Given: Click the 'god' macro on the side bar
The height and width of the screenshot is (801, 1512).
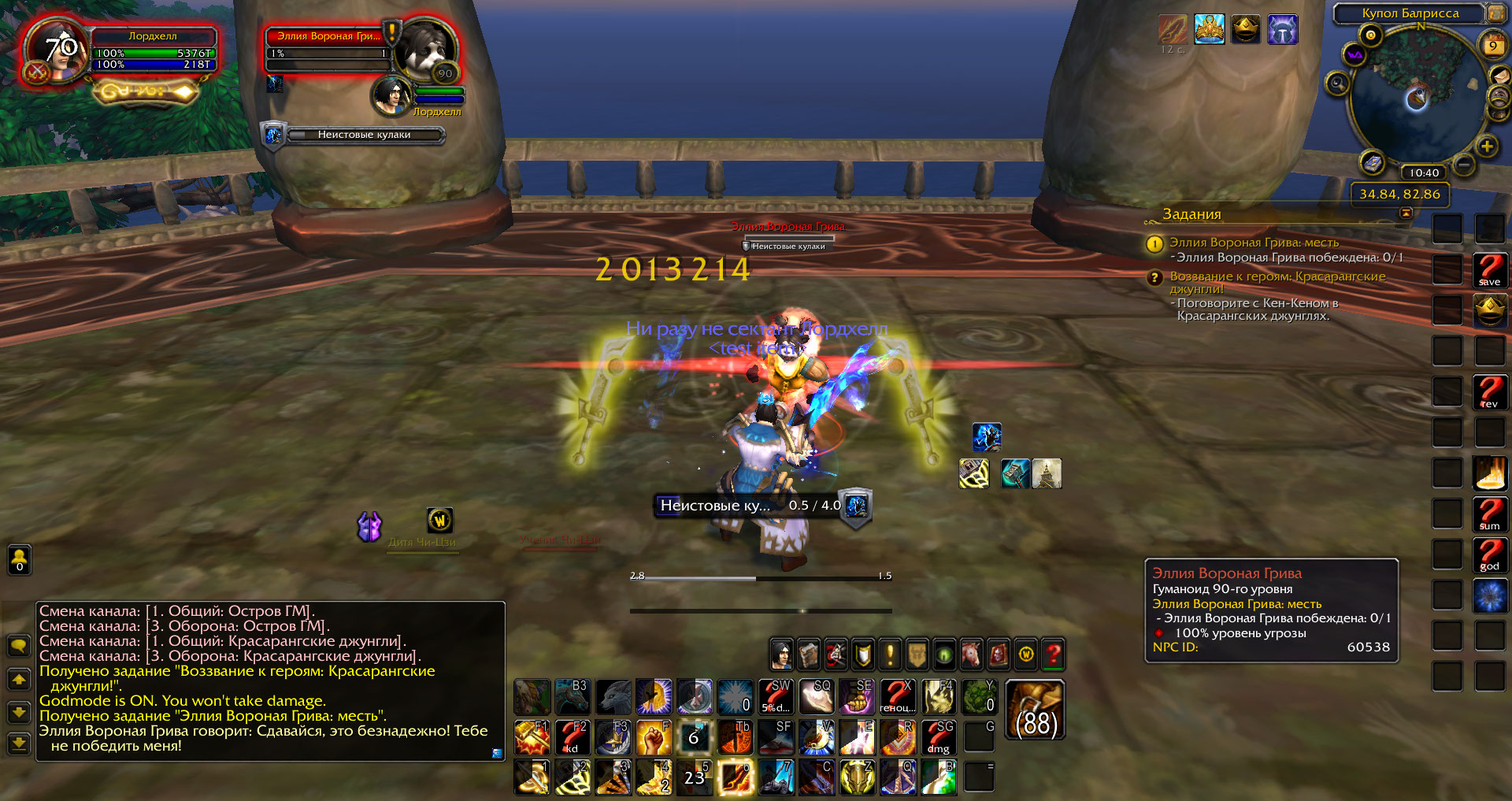Looking at the screenshot, I should click(1489, 554).
